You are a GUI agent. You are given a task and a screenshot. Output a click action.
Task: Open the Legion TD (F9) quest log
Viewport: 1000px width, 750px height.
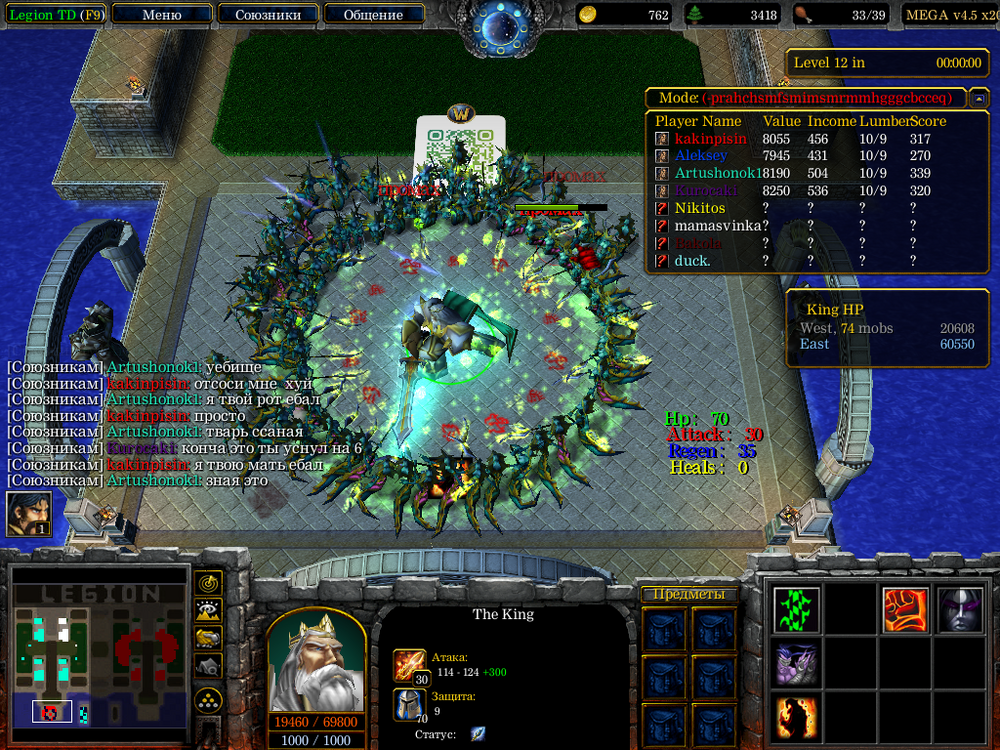pos(55,15)
